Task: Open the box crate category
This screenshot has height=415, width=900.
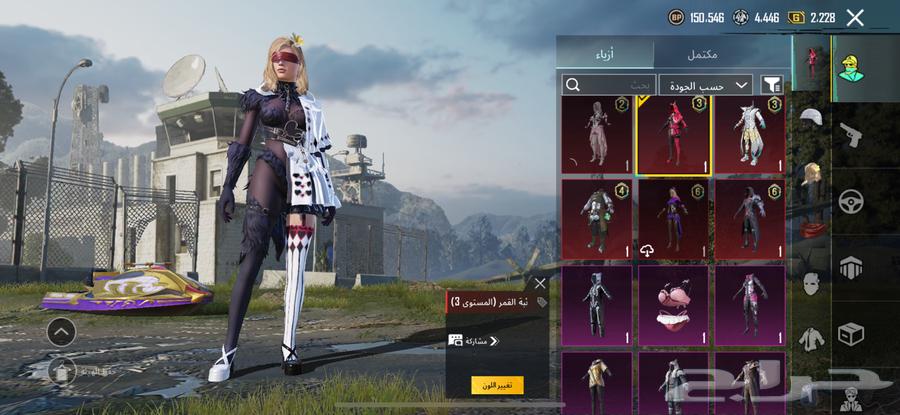Action: [x=851, y=333]
